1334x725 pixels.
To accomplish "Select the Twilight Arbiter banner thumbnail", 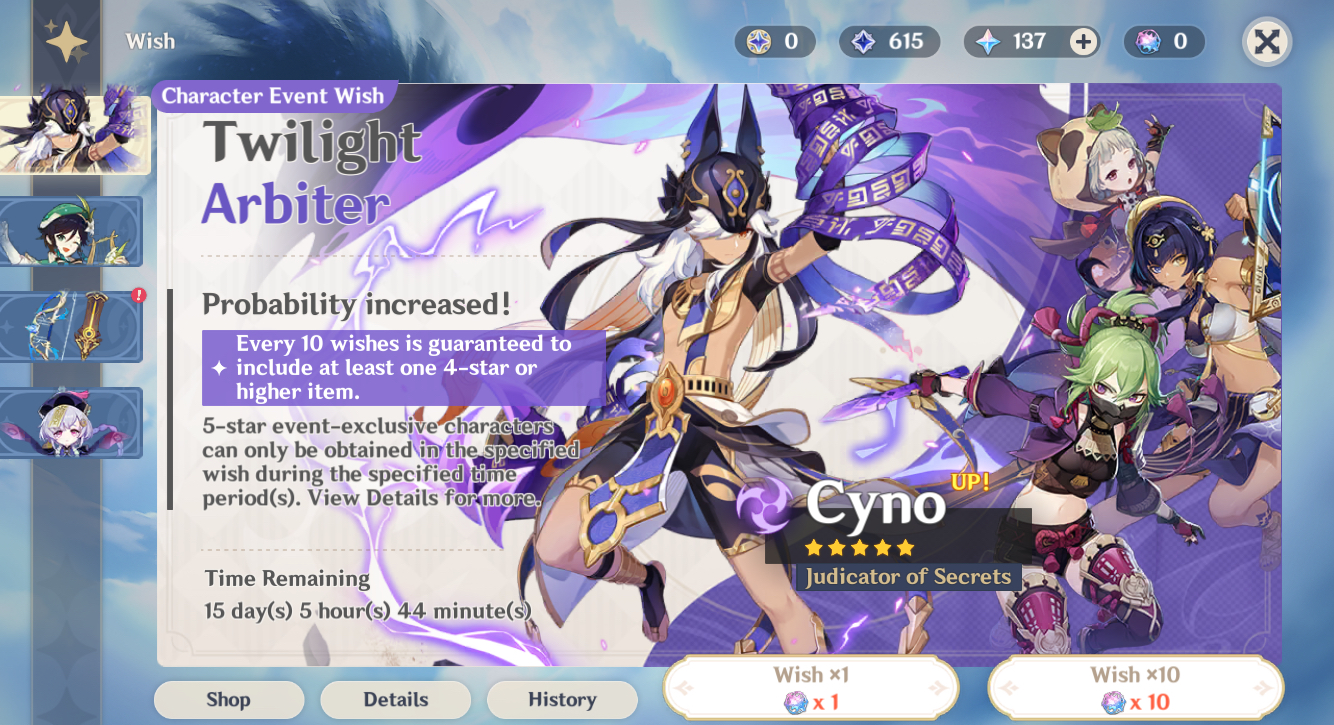I will [74, 135].
